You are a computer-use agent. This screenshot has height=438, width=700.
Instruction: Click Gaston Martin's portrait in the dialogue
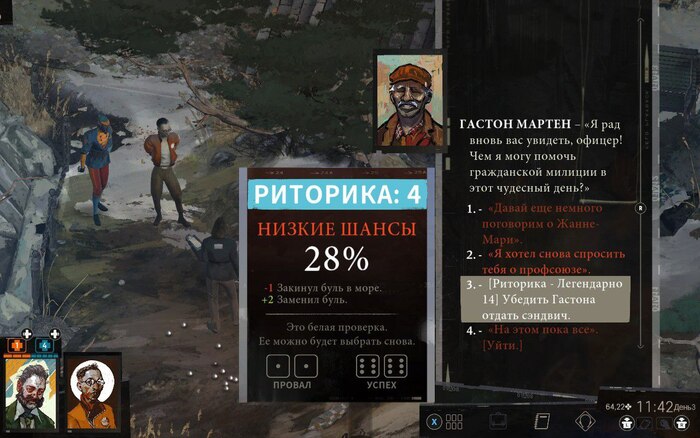(x=409, y=102)
